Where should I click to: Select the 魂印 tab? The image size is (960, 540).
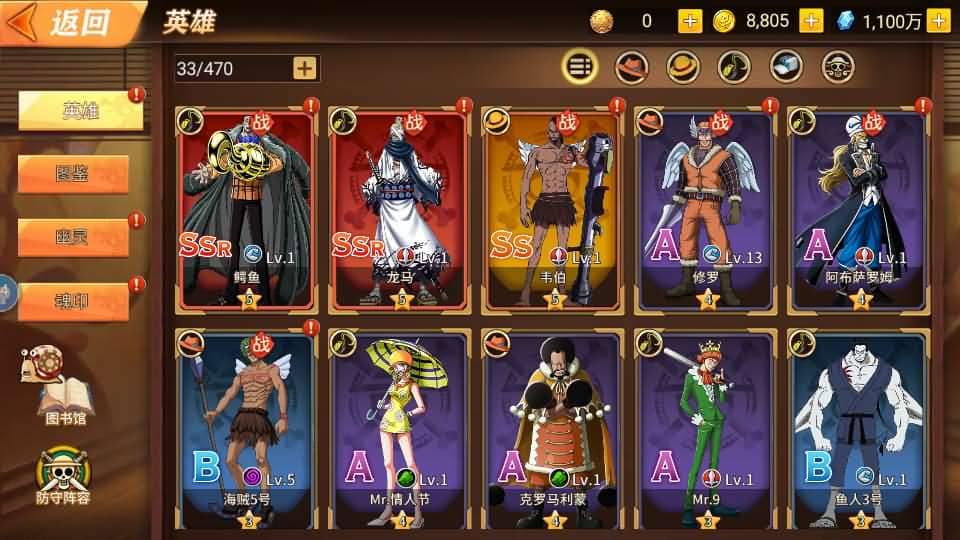click(x=73, y=301)
